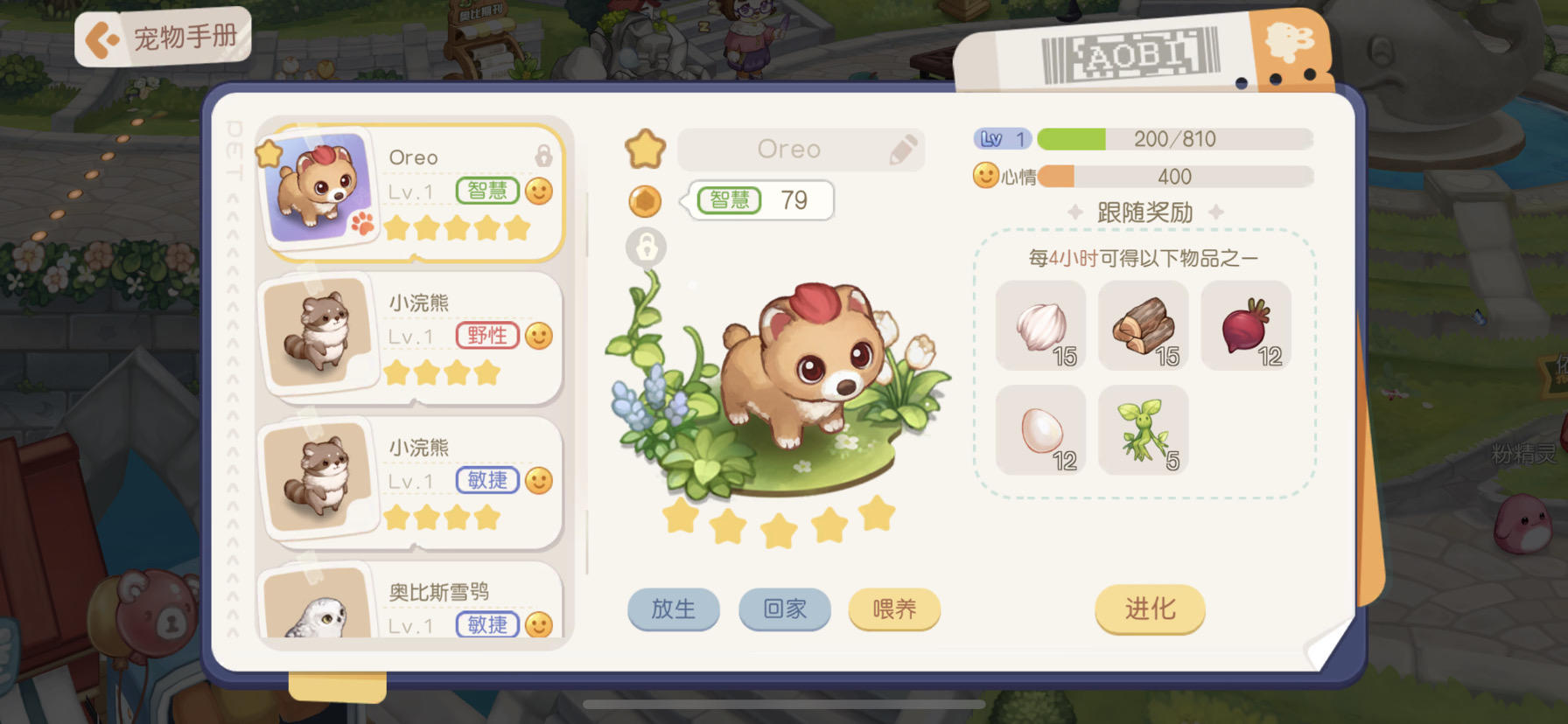Image resolution: width=1568 pixels, height=724 pixels.
Task: Click the paw icon on the AOBI ticket
Action: coord(1291,39)
